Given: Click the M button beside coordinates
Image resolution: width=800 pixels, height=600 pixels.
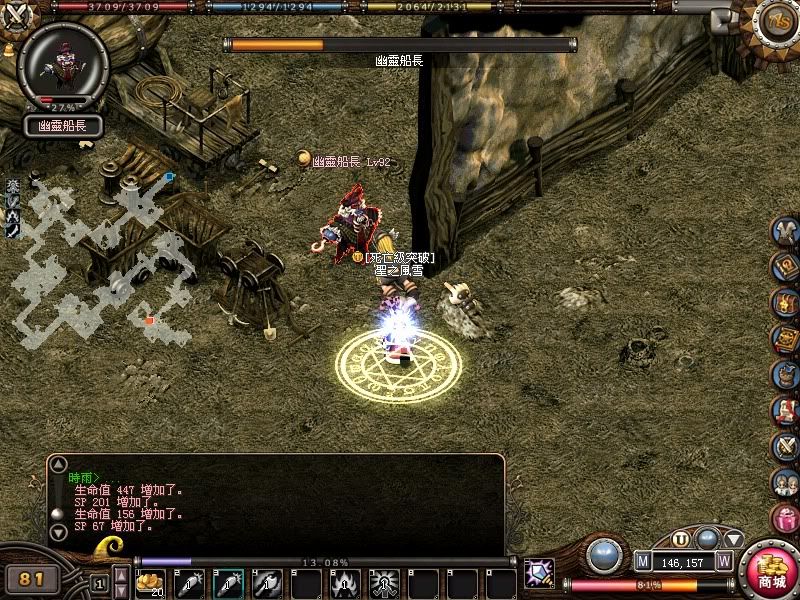Looking at the screenshot, I should [643, 562].
